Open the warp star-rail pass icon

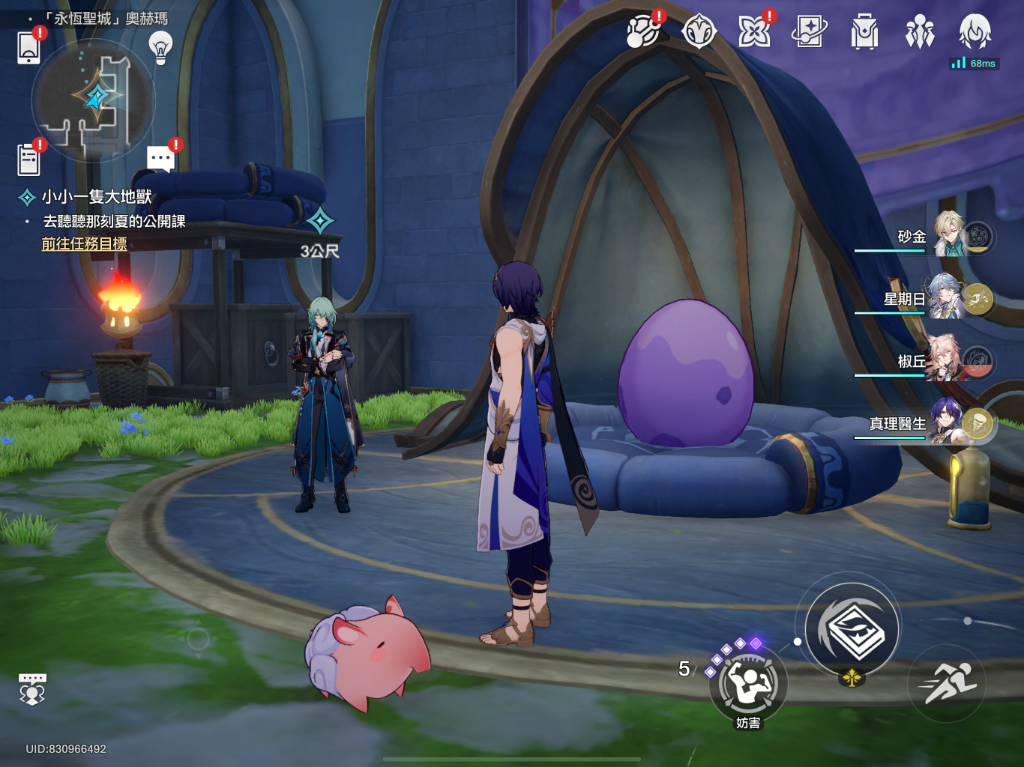tap(808, 32)
